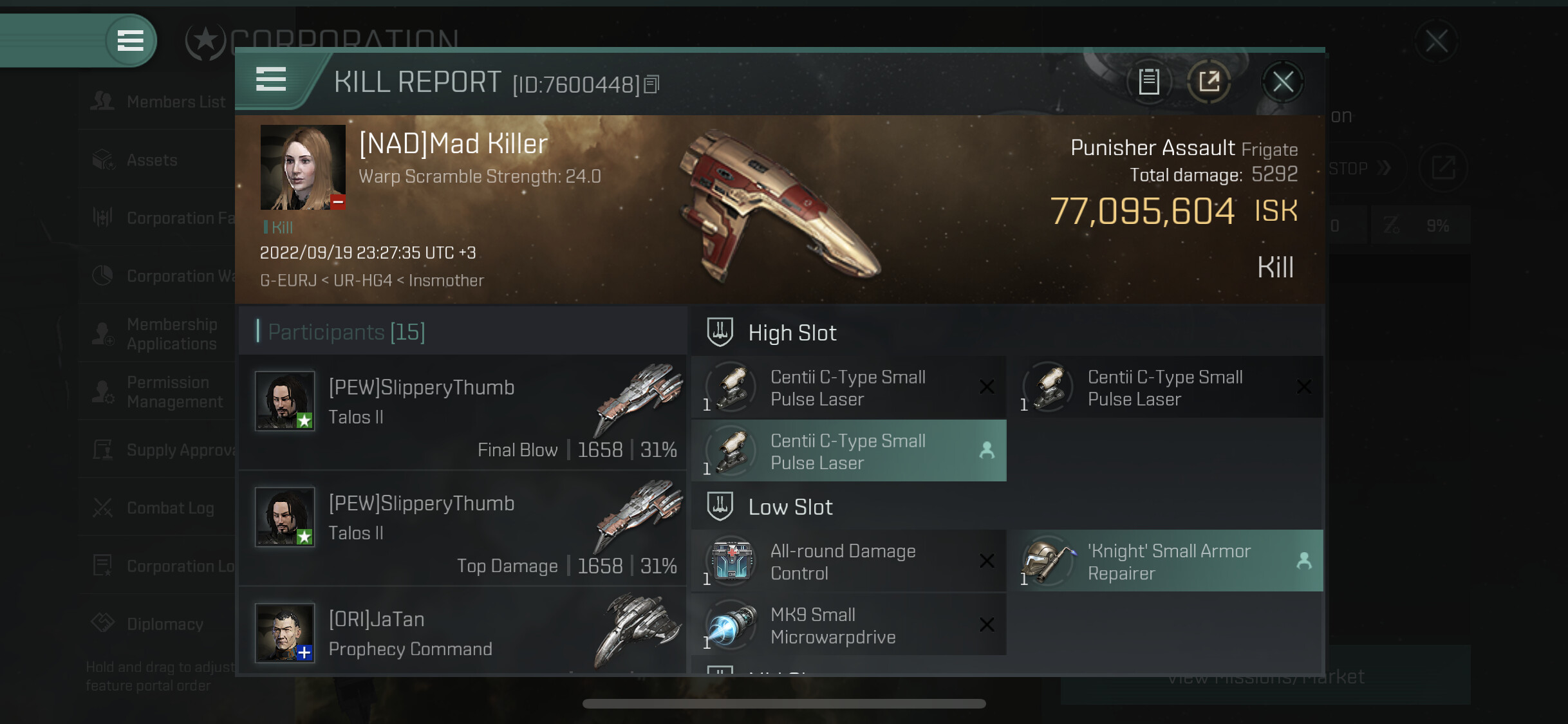Share kill report via external link icon
Screen dimensions: 1568x724
[1209, 82]
